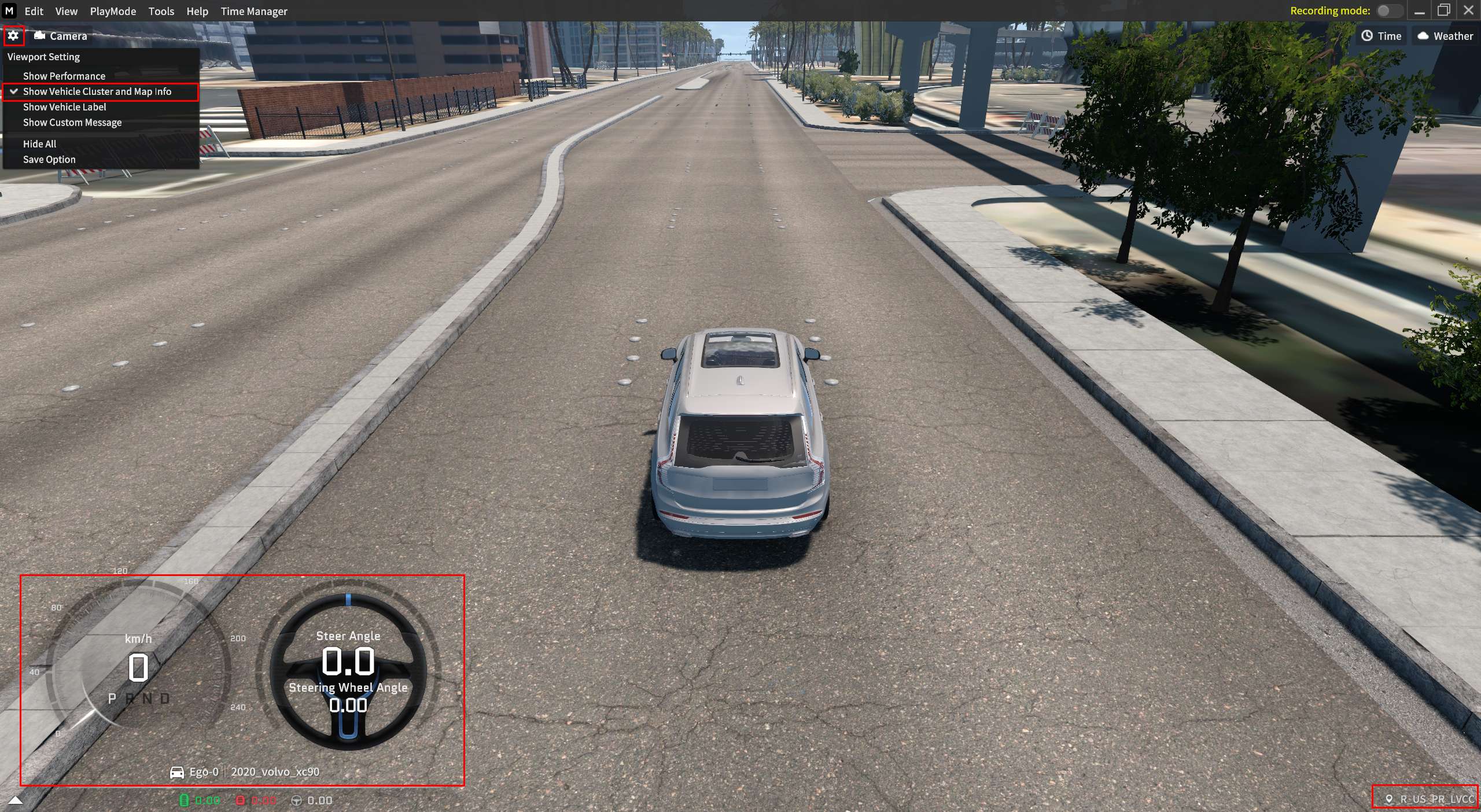Open the Time settings button

click(x=1381, y=36)
